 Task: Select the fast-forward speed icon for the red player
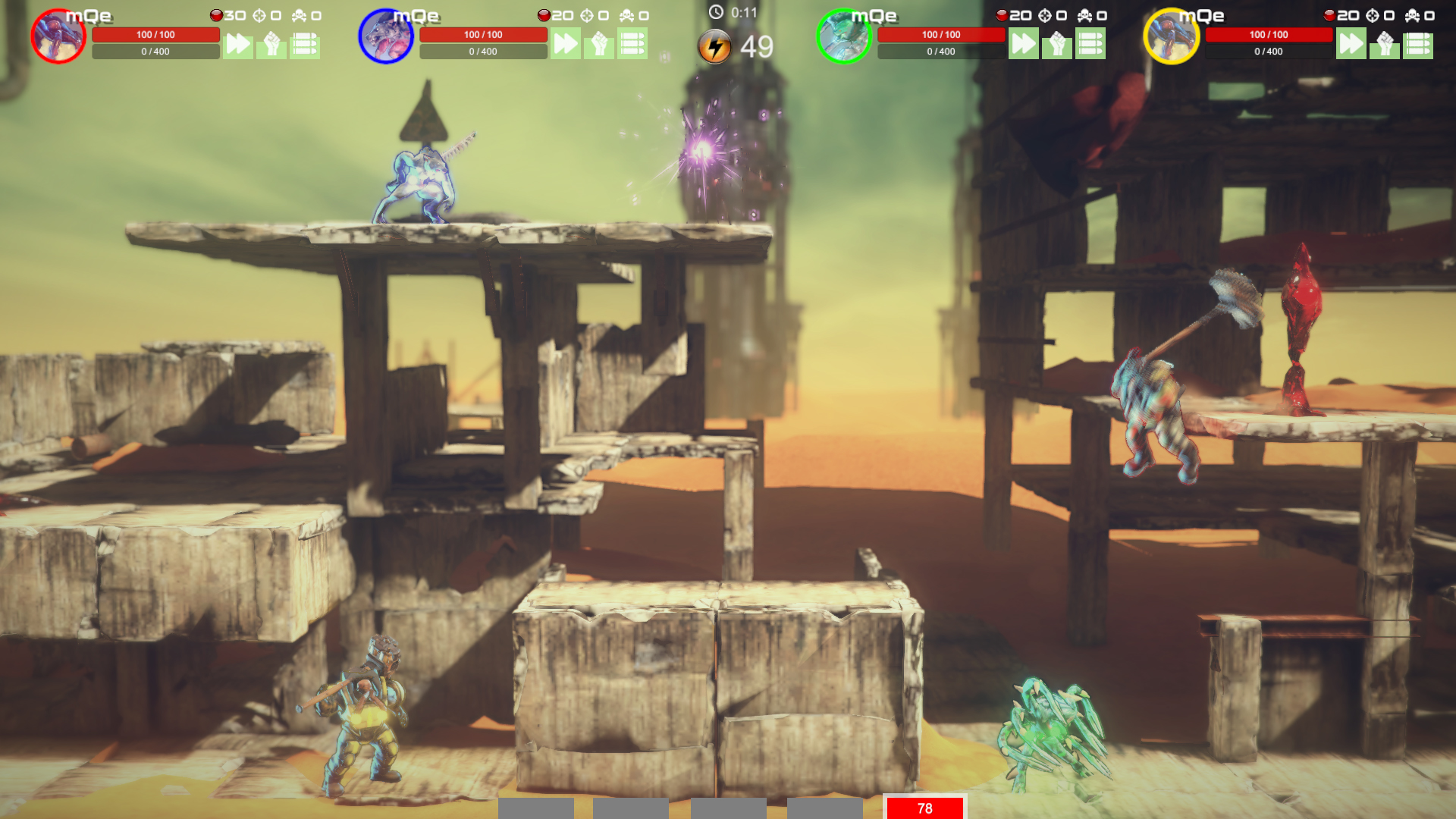click(x=239, y=44)
